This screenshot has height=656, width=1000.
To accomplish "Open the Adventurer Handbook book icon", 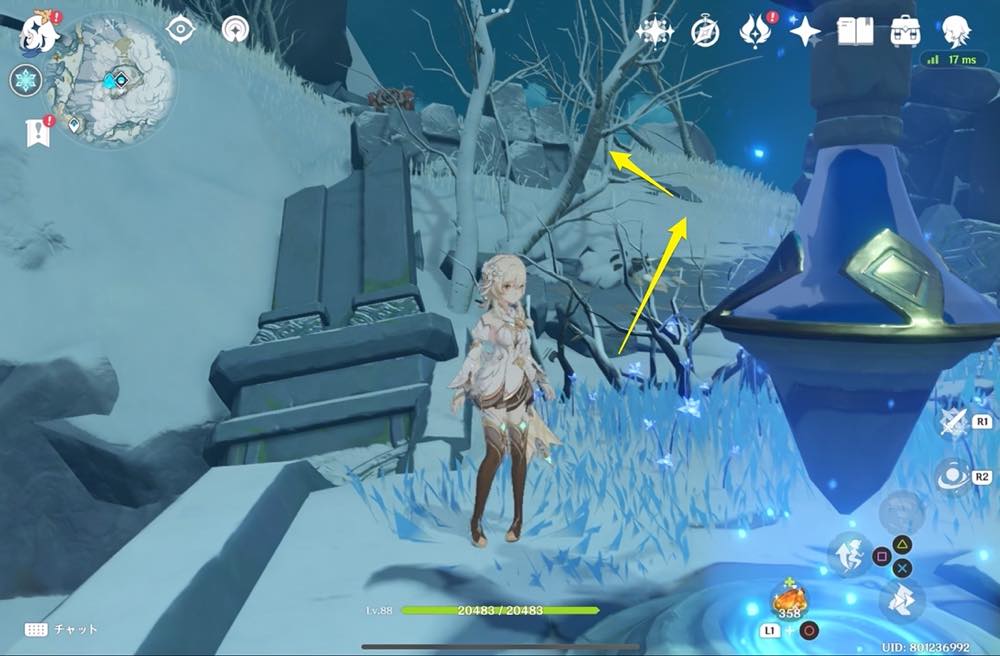I will click(853, 32).
